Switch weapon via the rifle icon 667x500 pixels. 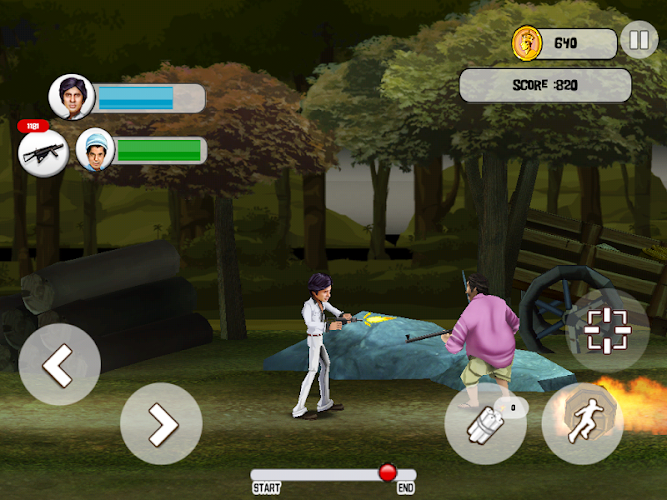(x=42, y=153)
